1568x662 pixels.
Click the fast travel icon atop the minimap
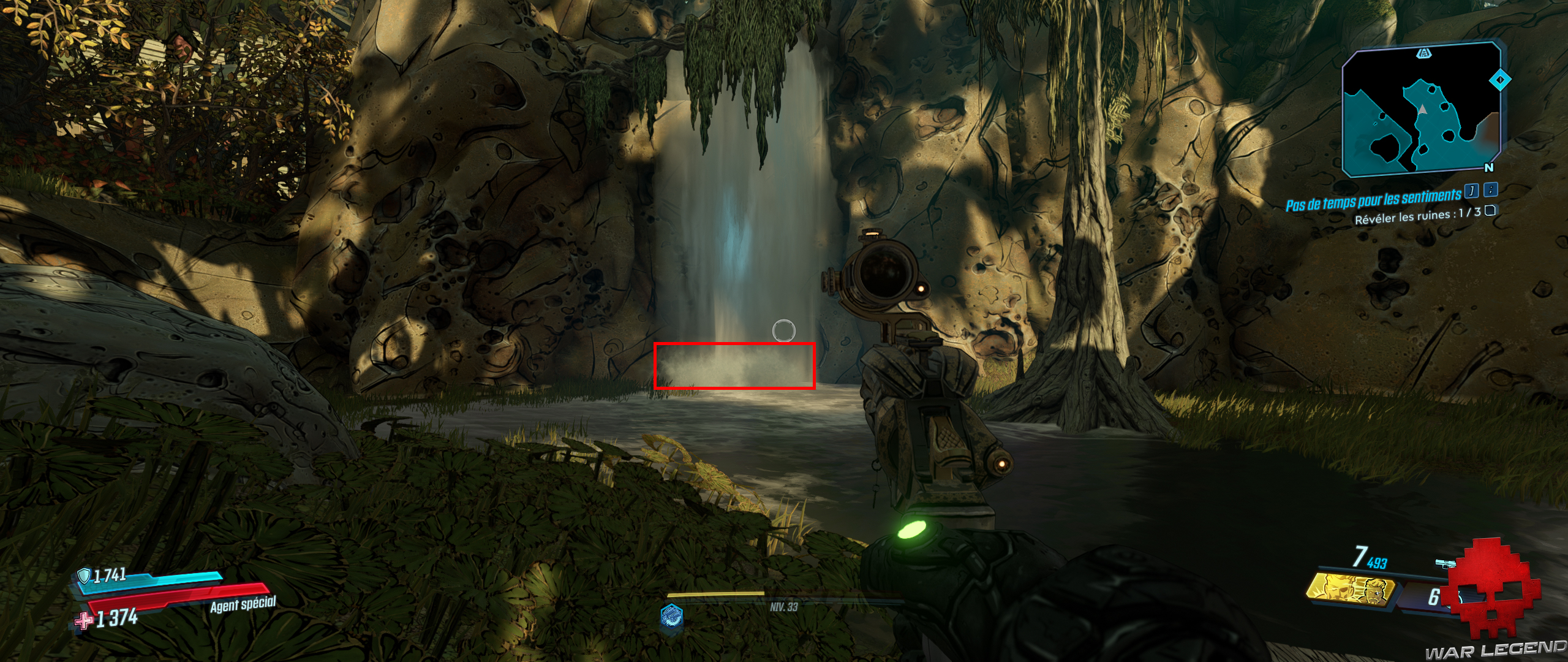click(1424, 54)
